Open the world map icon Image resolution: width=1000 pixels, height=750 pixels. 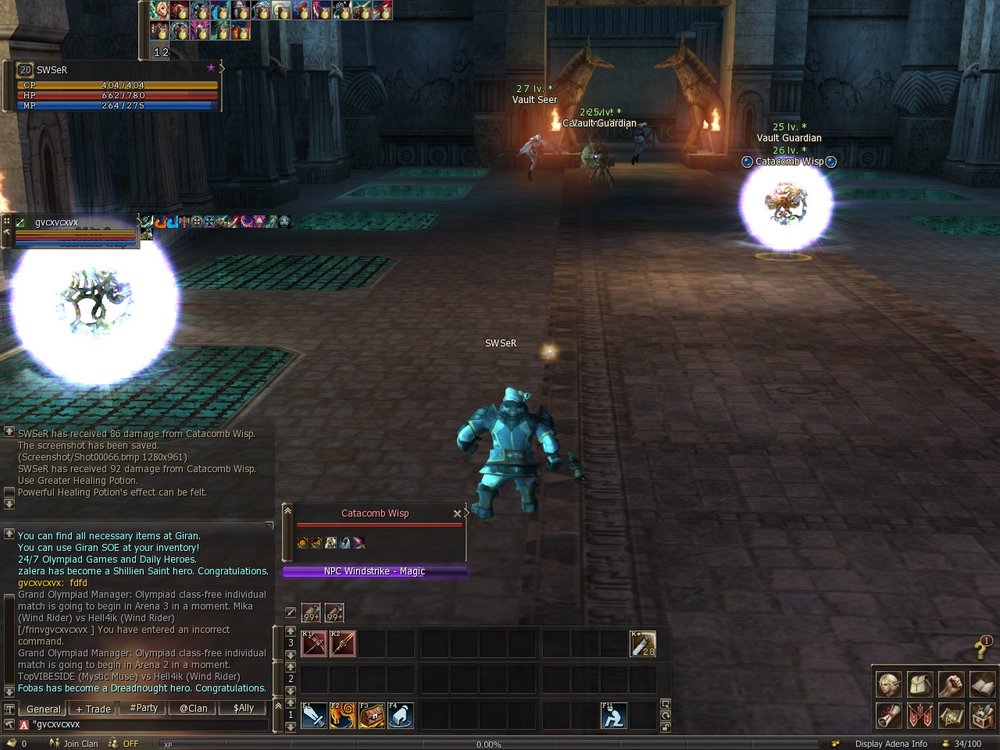[x=950, y=715]
